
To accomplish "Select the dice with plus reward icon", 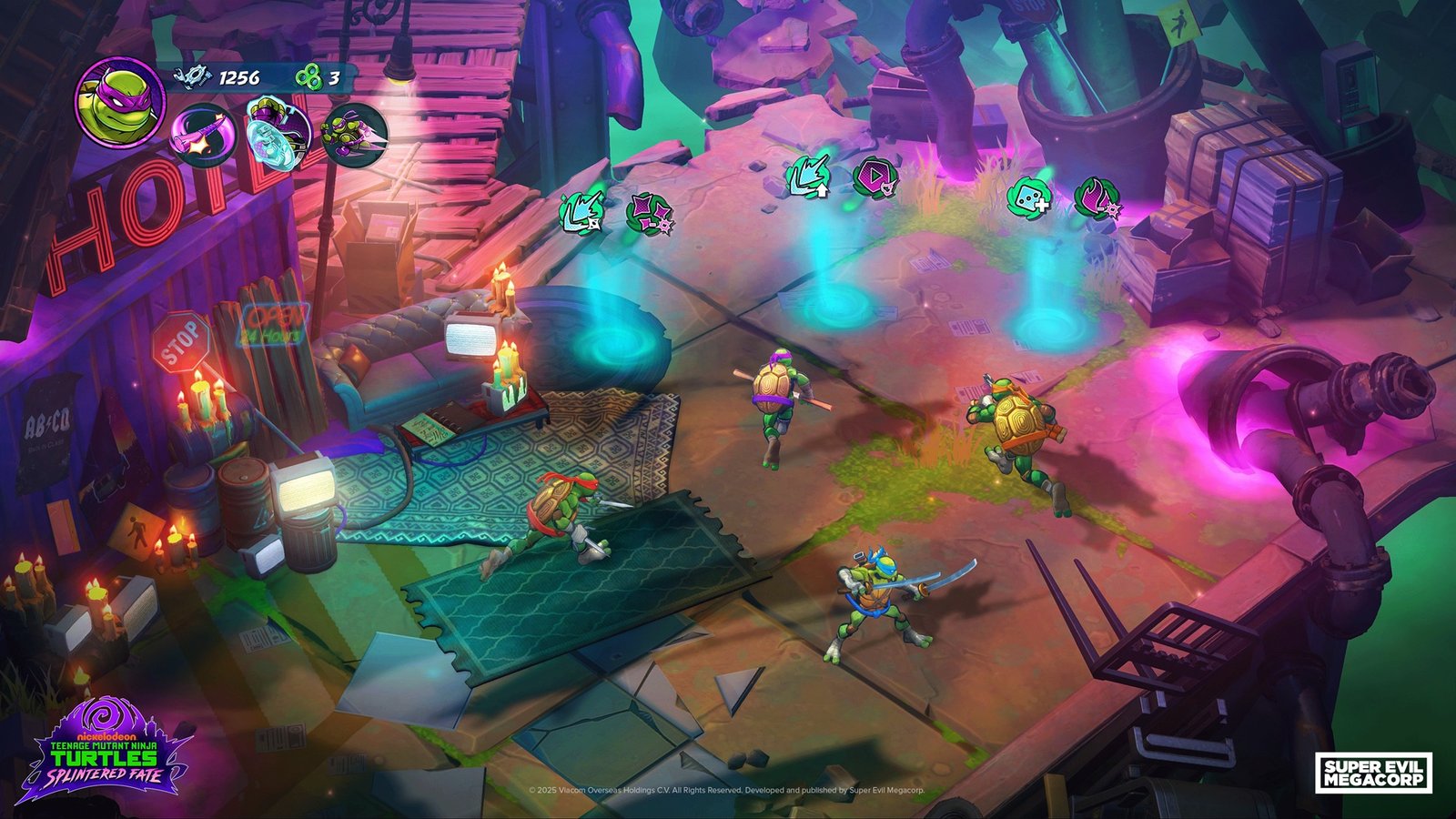I will (1029, 197).
